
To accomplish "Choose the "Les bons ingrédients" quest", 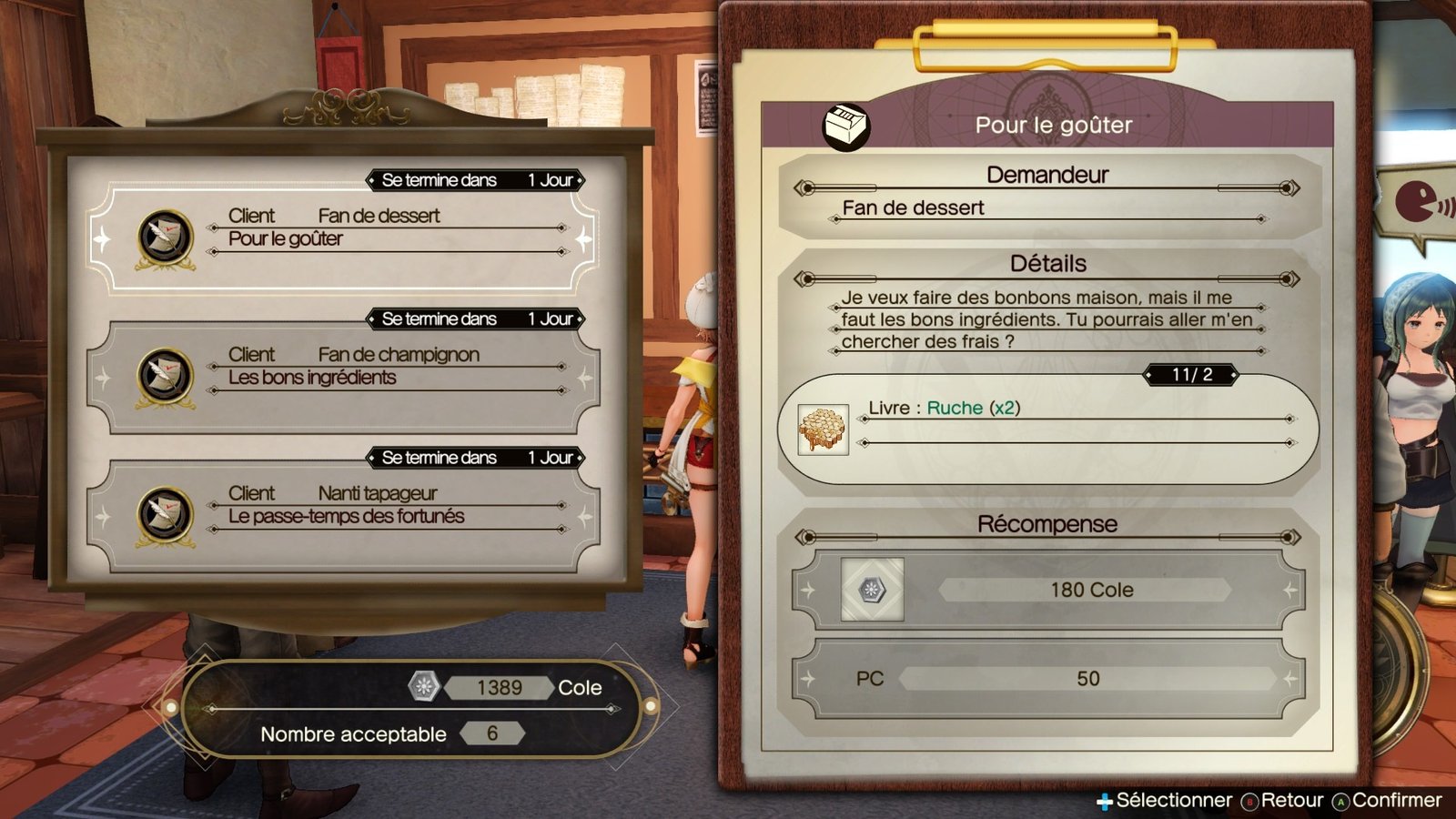I will click(343, 377).
